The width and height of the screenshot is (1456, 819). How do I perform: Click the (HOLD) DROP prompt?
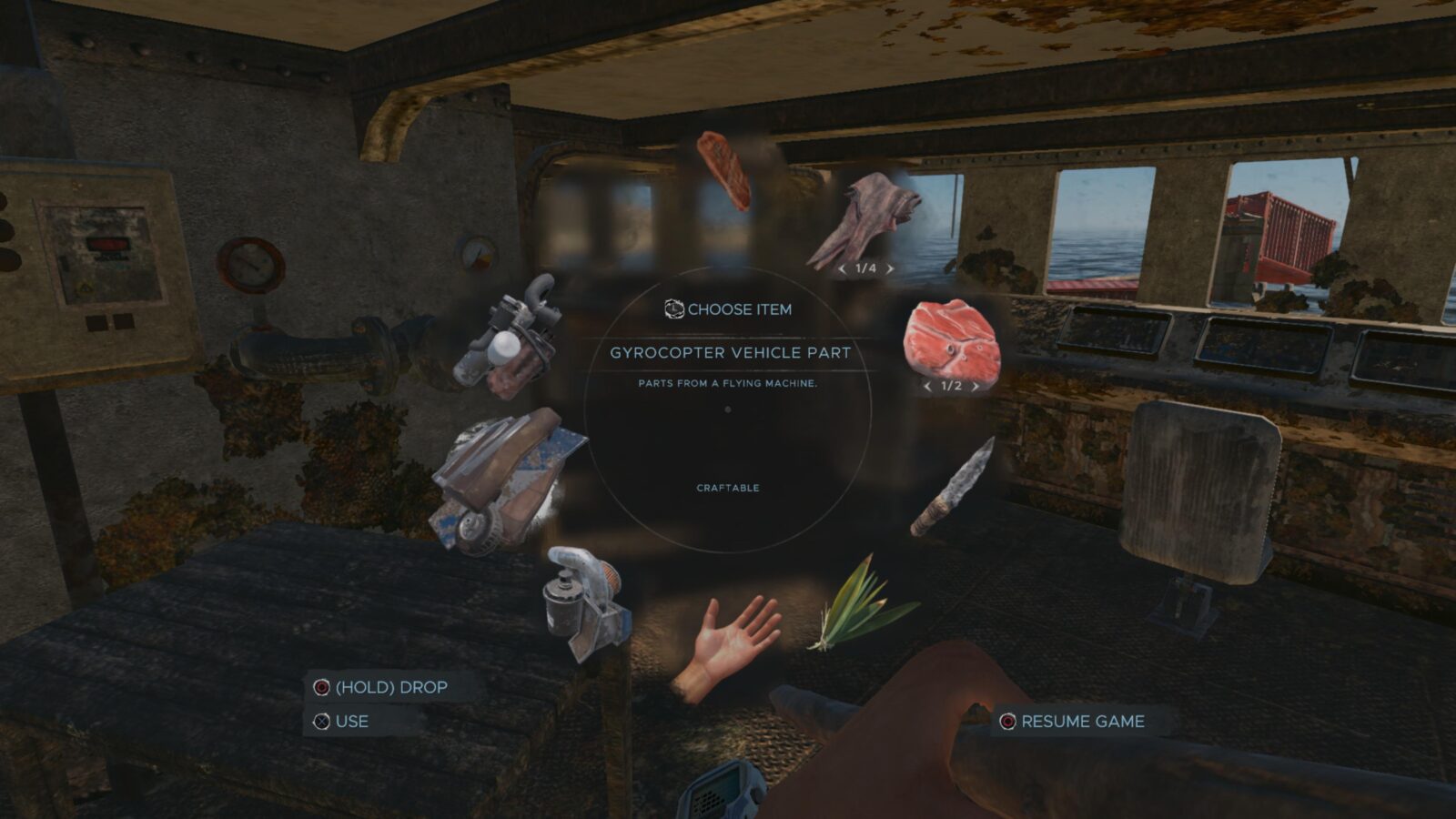pos(389,688)
